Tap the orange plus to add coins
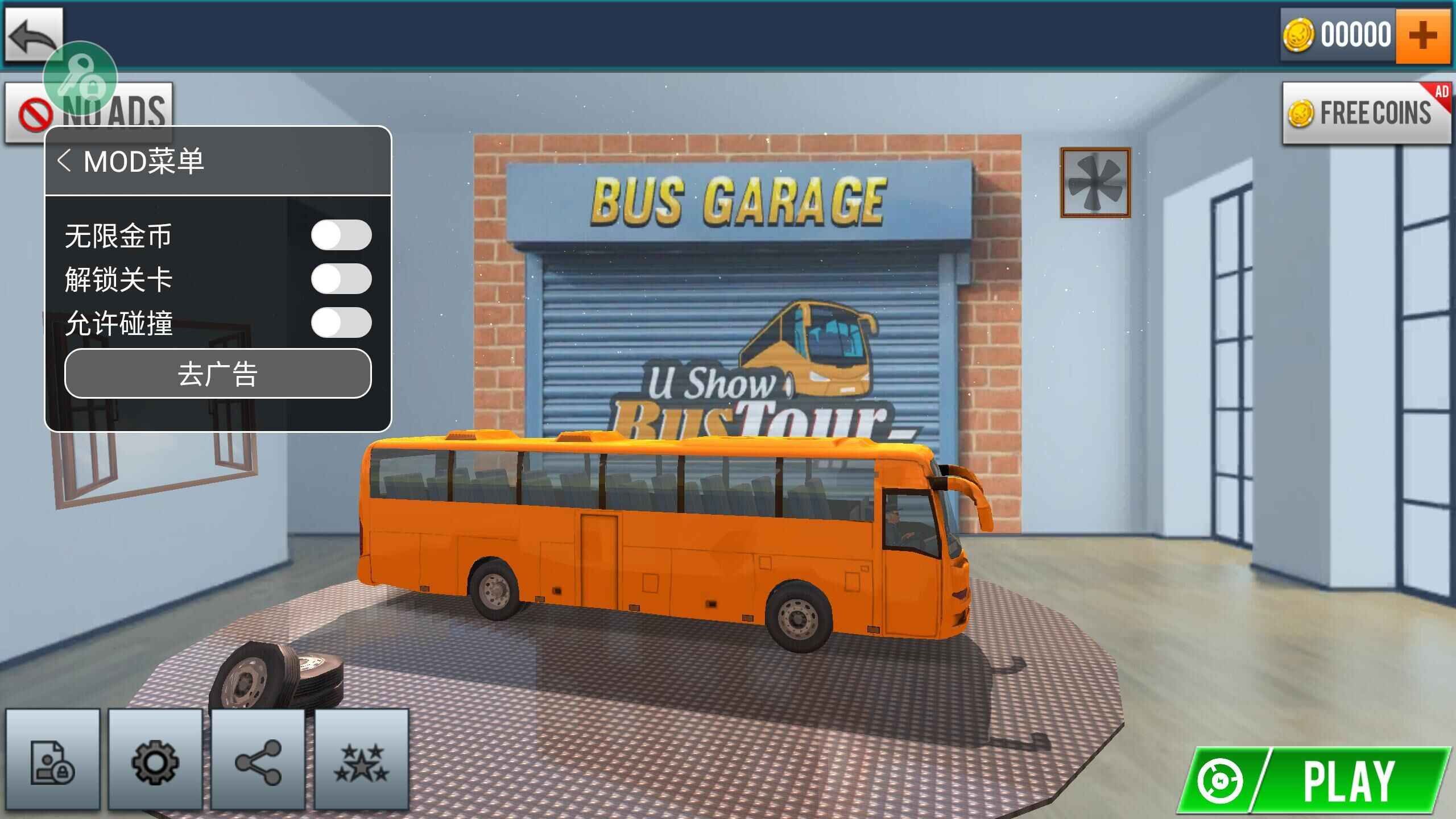 [x=1422, y=35]
